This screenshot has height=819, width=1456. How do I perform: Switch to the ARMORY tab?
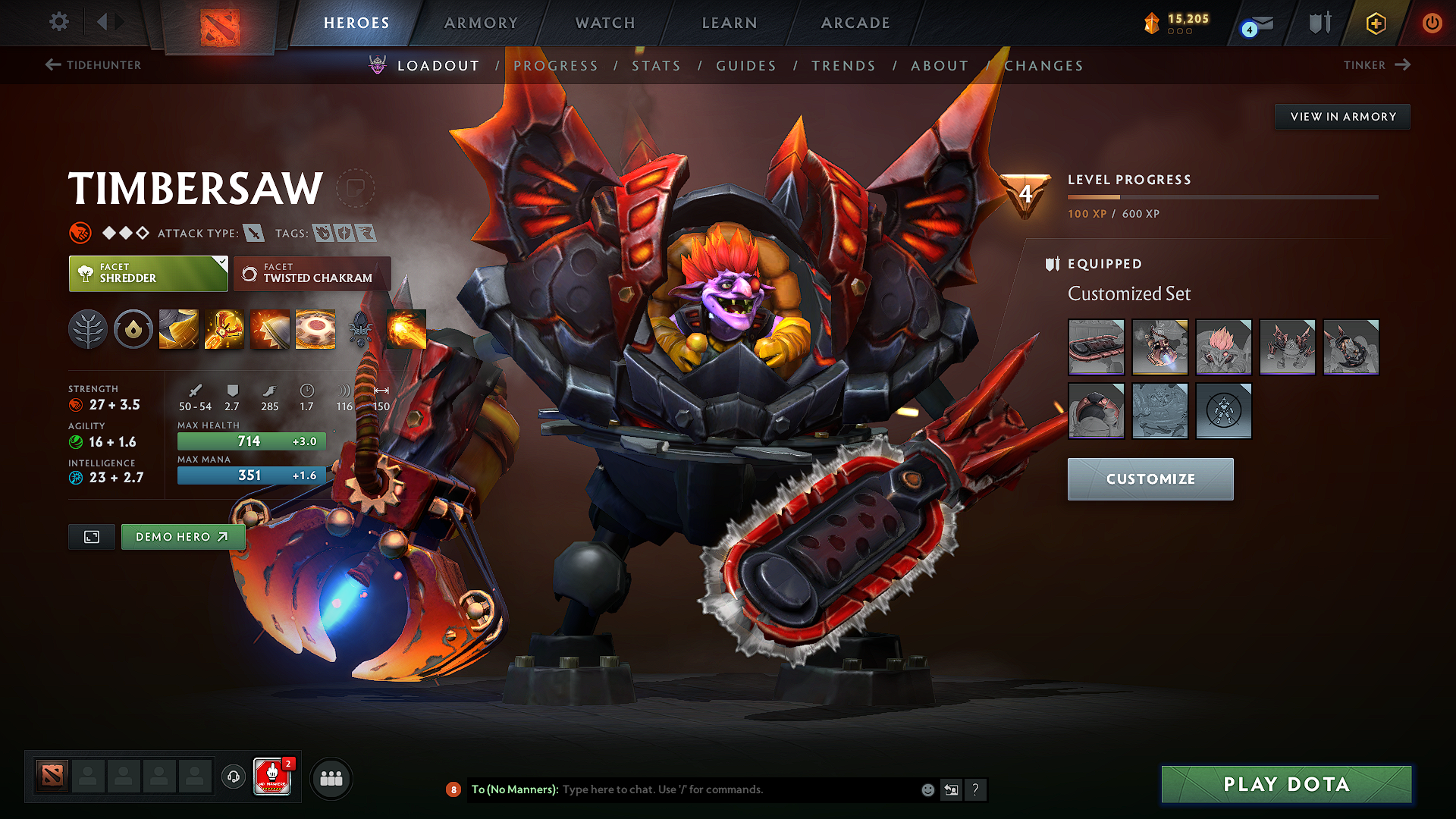[481, 23]
